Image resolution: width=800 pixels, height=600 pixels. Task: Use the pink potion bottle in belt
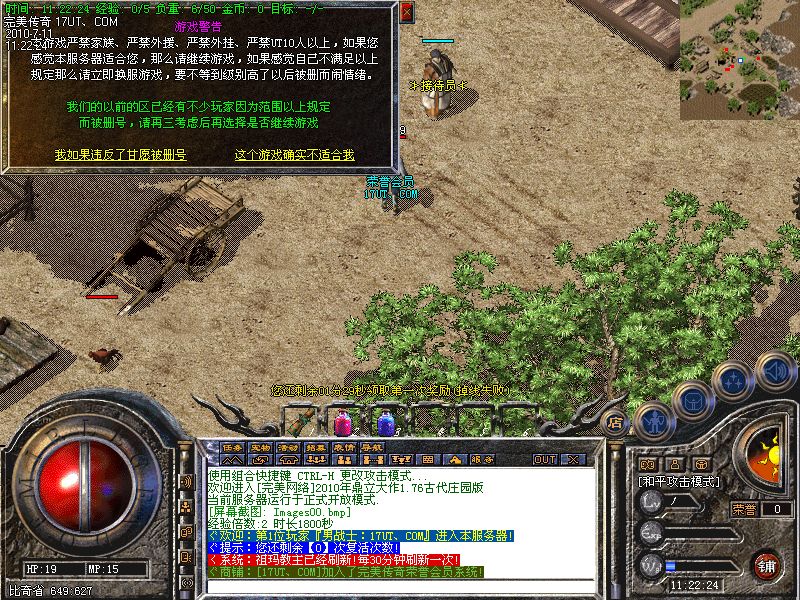pos(341,421)
